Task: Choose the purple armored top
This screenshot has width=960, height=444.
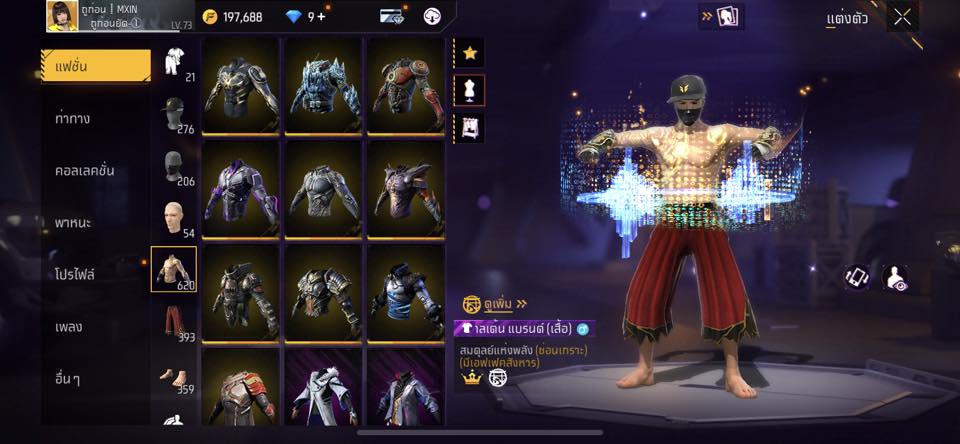Action: tap(241, 188)
